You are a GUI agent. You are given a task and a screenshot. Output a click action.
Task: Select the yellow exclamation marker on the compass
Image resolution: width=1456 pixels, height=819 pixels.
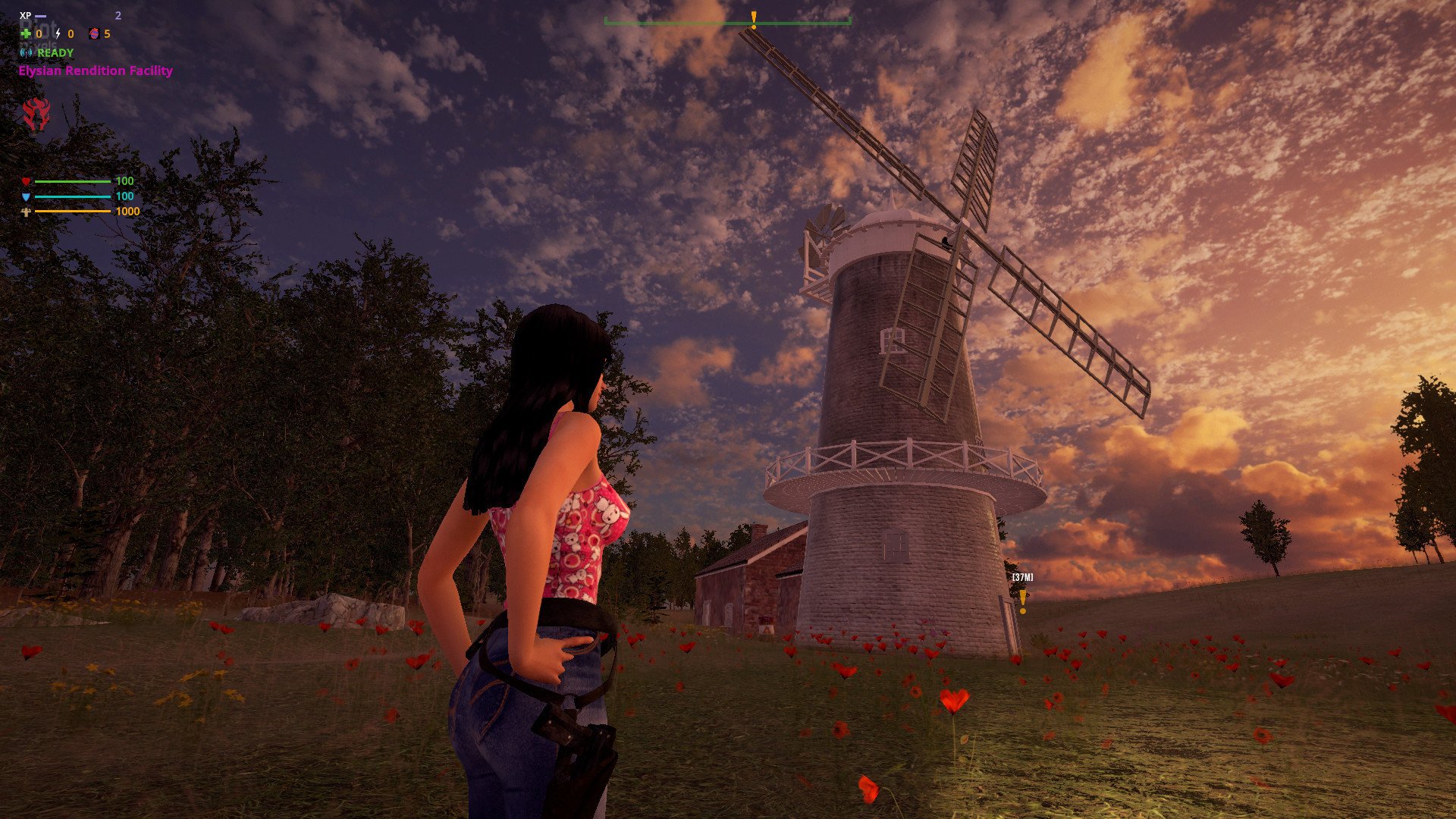753,20
